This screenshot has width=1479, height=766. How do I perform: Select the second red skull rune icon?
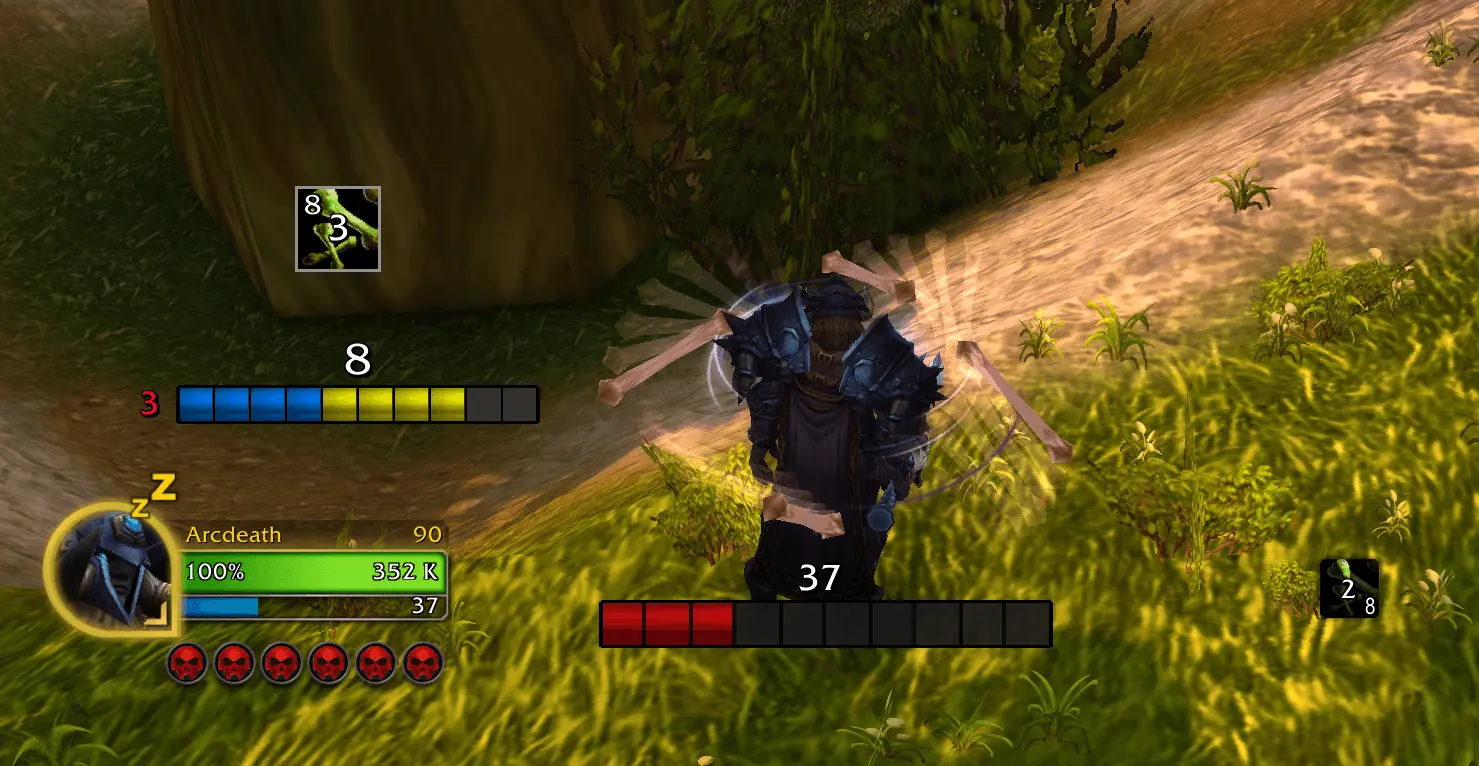pyautogui.click(x=233, y=661)
